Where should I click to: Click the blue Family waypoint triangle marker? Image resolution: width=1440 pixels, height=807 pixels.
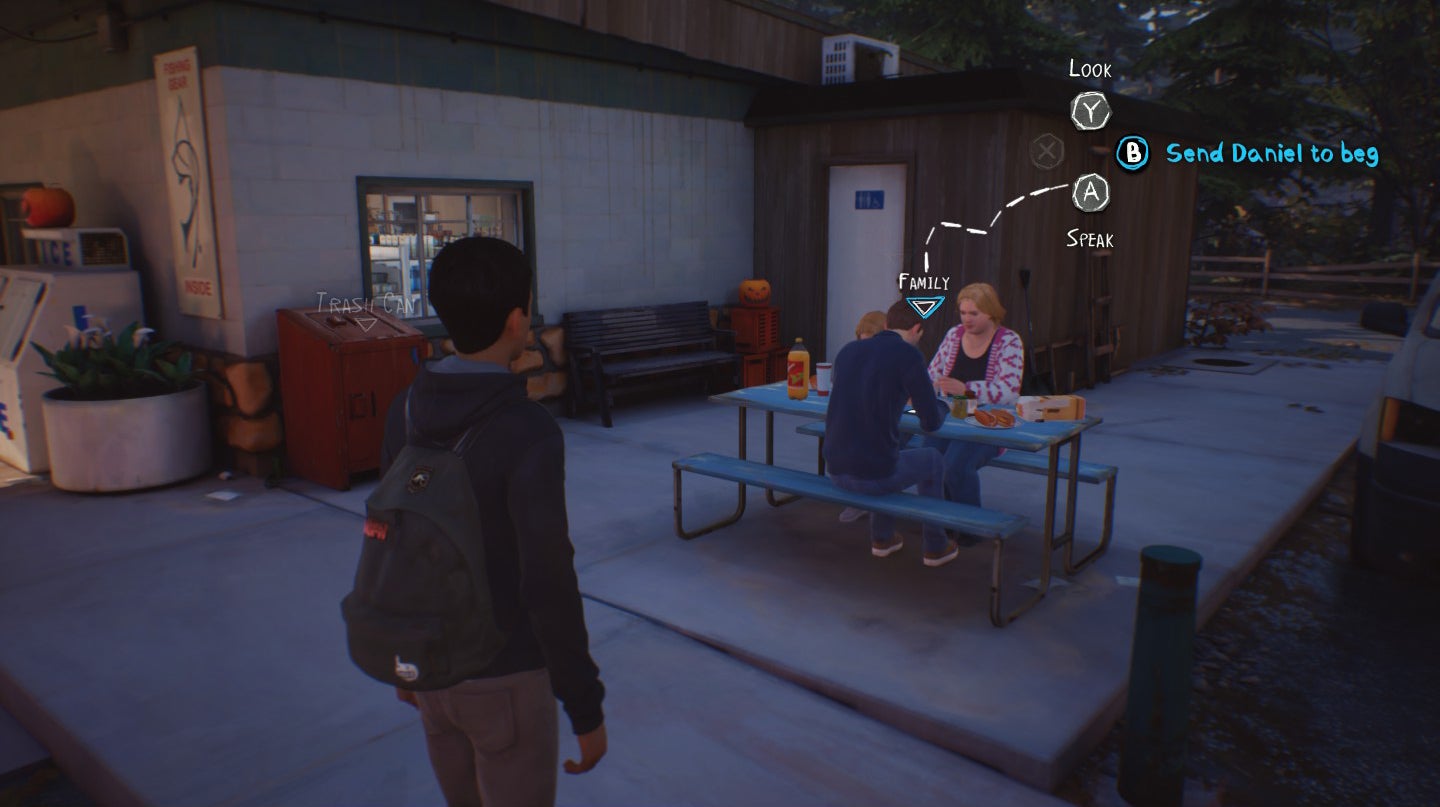coord(925,306)
